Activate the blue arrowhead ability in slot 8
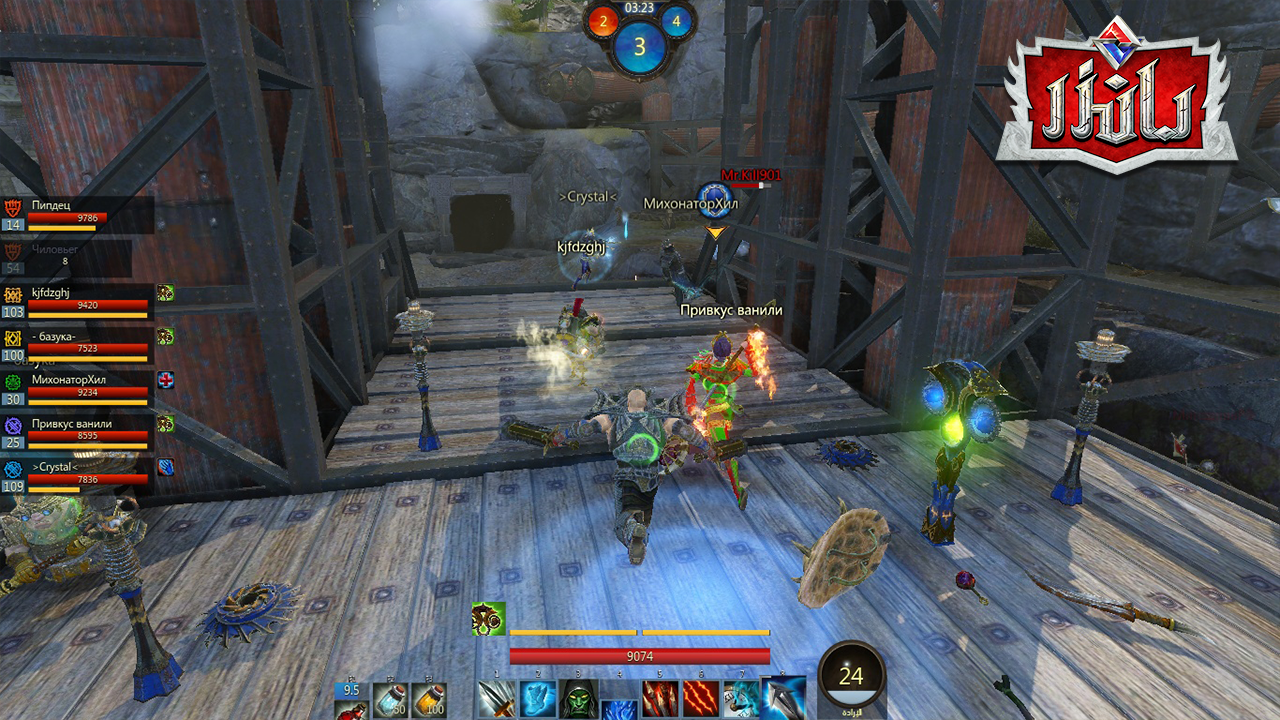The height and width of the screenshot is (720, 1280). 784,697
